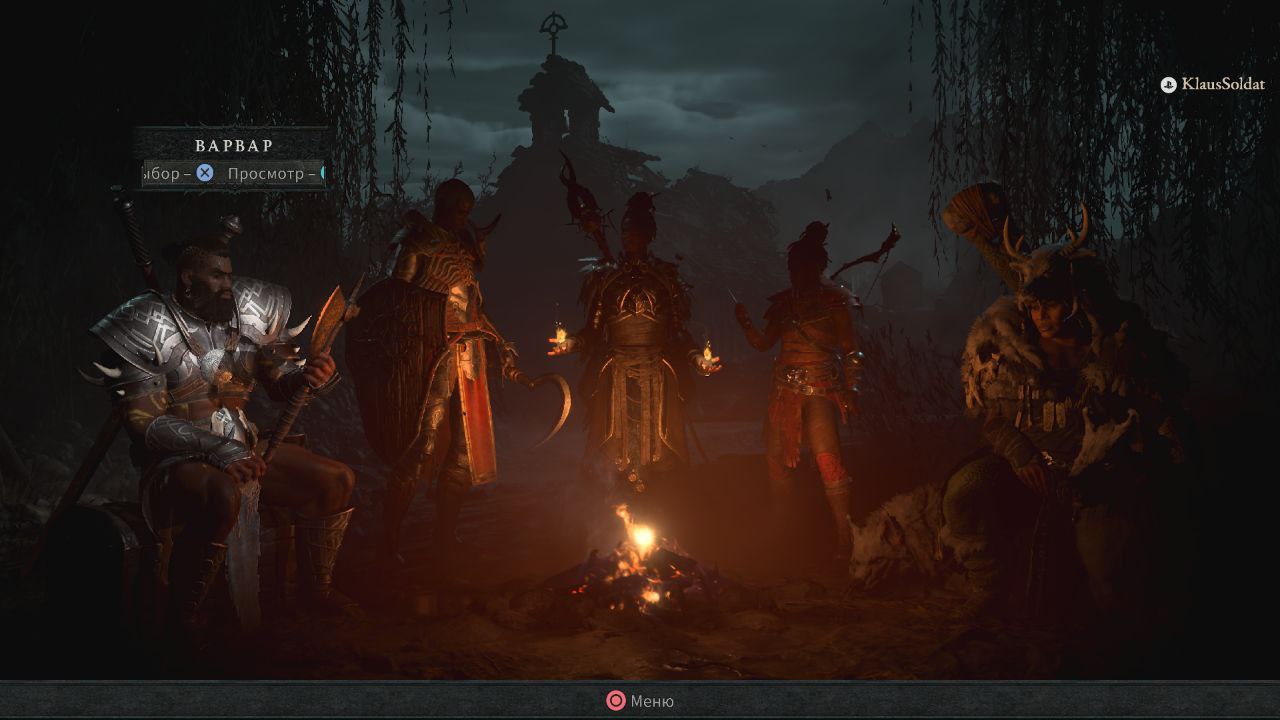Image resolution: width=1280 pixels, height=720 pixels.
Task: Open the Меню option in bottom bar
Action: click(640, 701)
